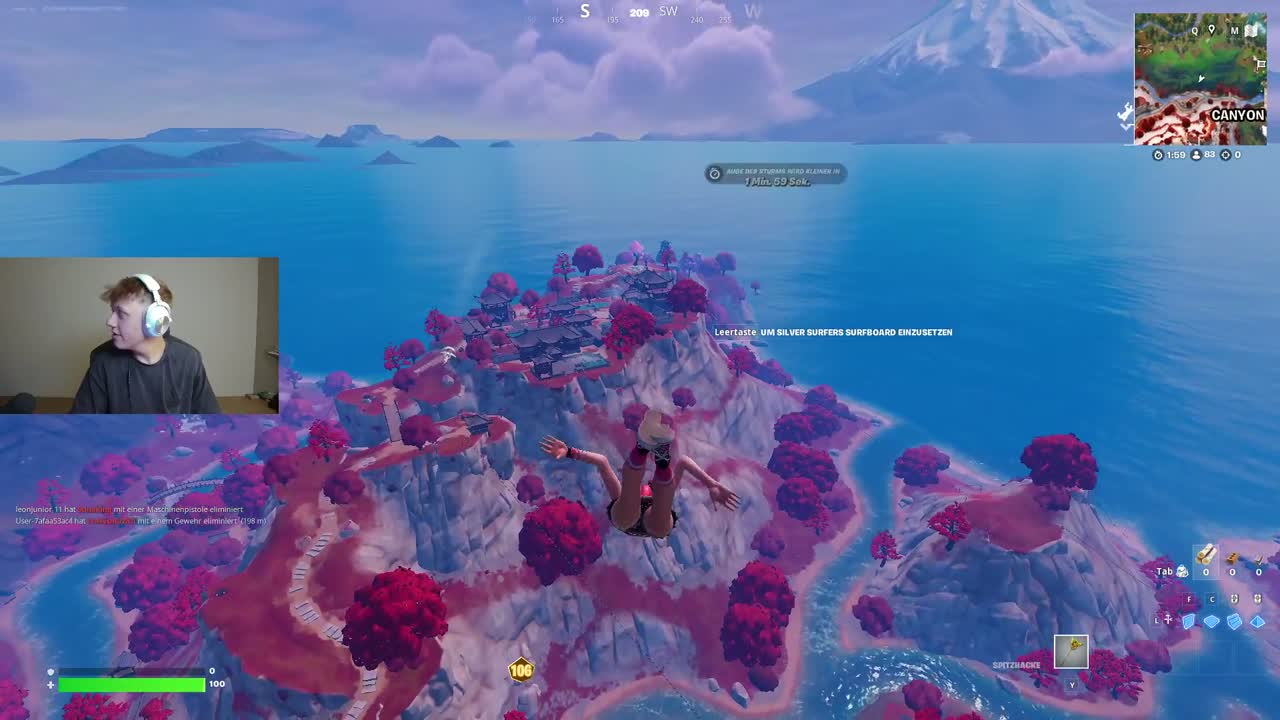Select the map marker pin icon
The width and height of the screenshot is (1280, 720).
[1211, 30]
